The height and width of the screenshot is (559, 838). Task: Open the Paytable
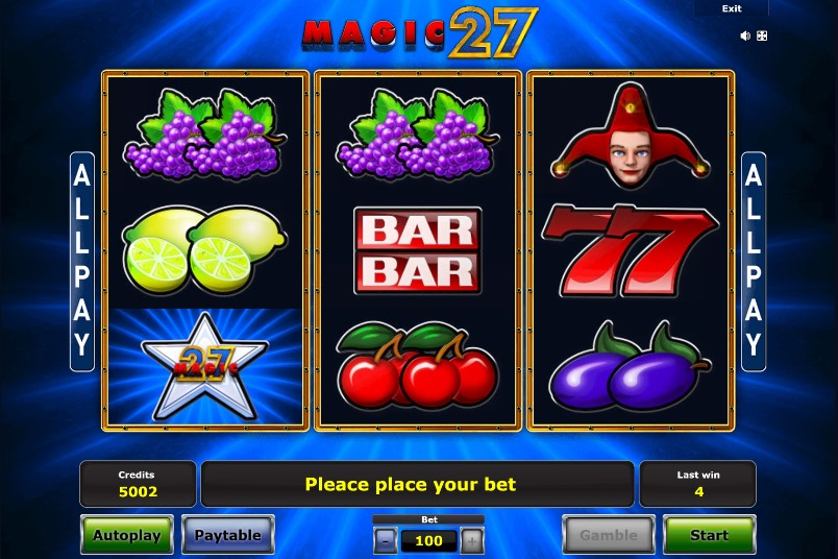coord(228,535)
